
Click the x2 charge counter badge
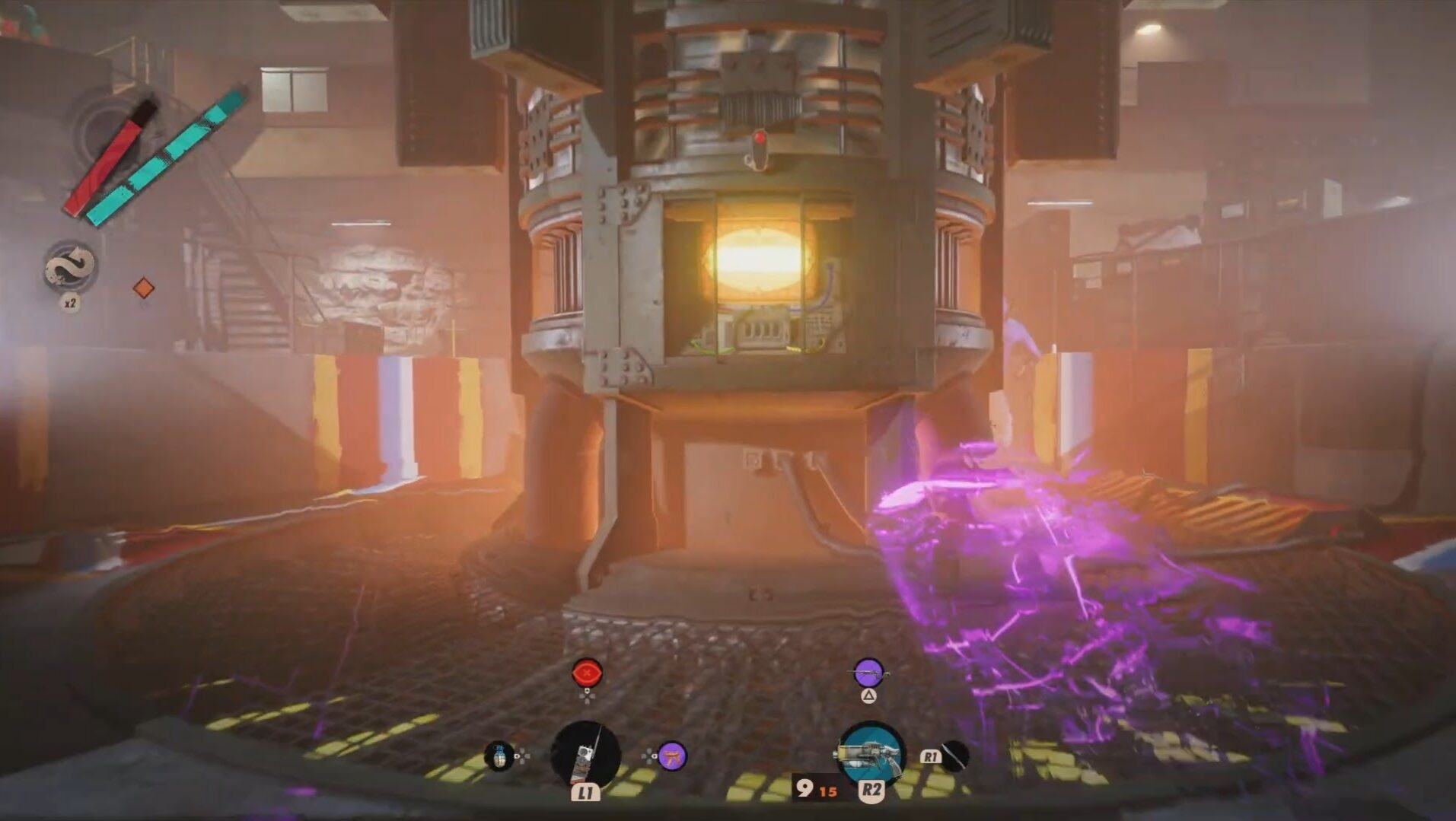pyautogui.click(x=69, y=304)
